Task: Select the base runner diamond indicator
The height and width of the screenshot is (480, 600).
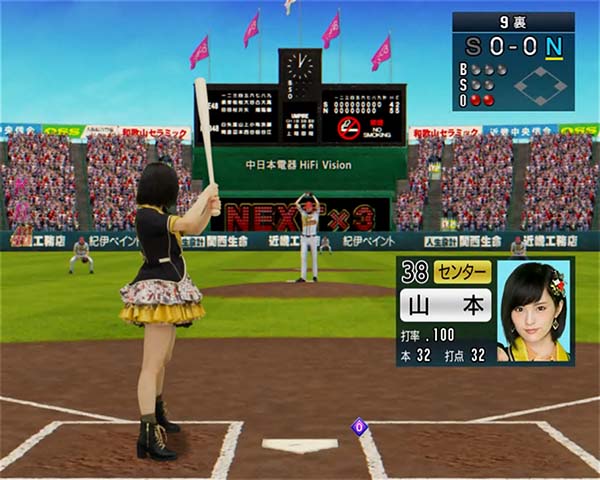Action: (540, 86)
